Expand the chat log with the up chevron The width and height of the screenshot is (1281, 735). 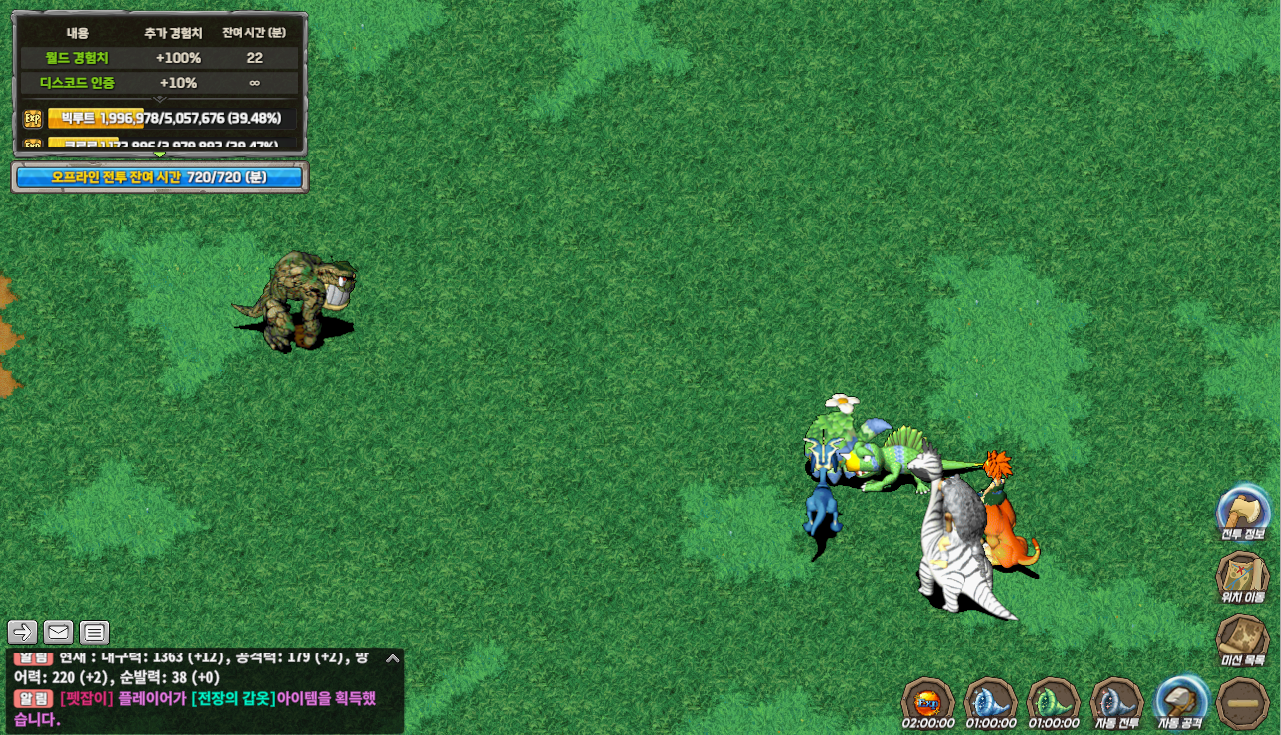point(393,658)
